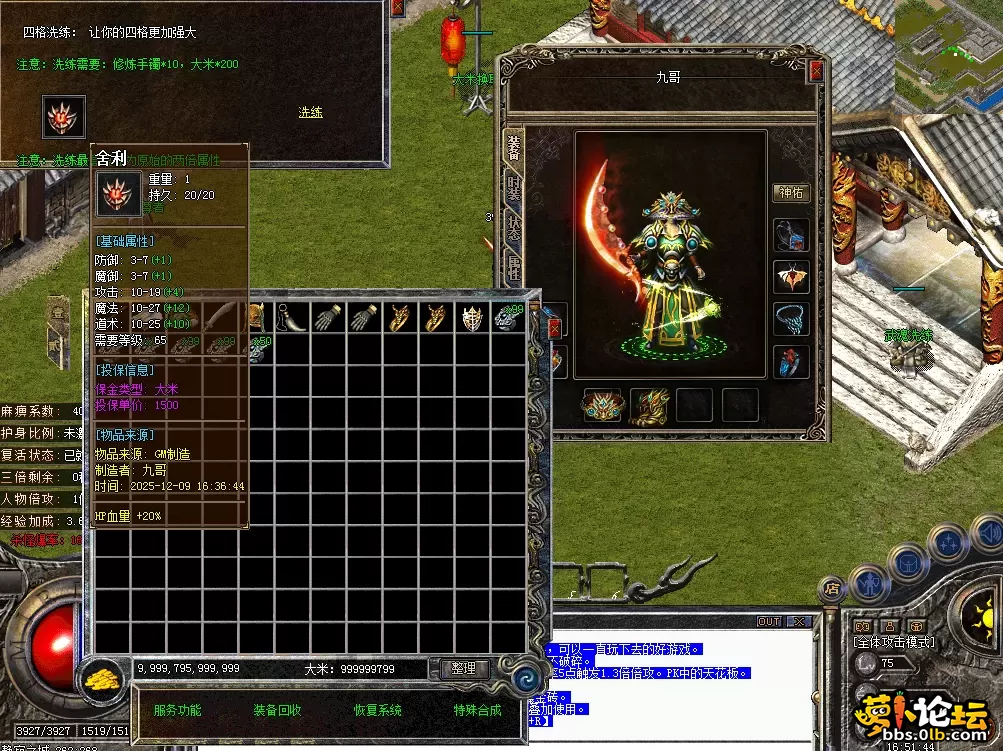Select the 舍利 item in refine slot

[63, 118]
